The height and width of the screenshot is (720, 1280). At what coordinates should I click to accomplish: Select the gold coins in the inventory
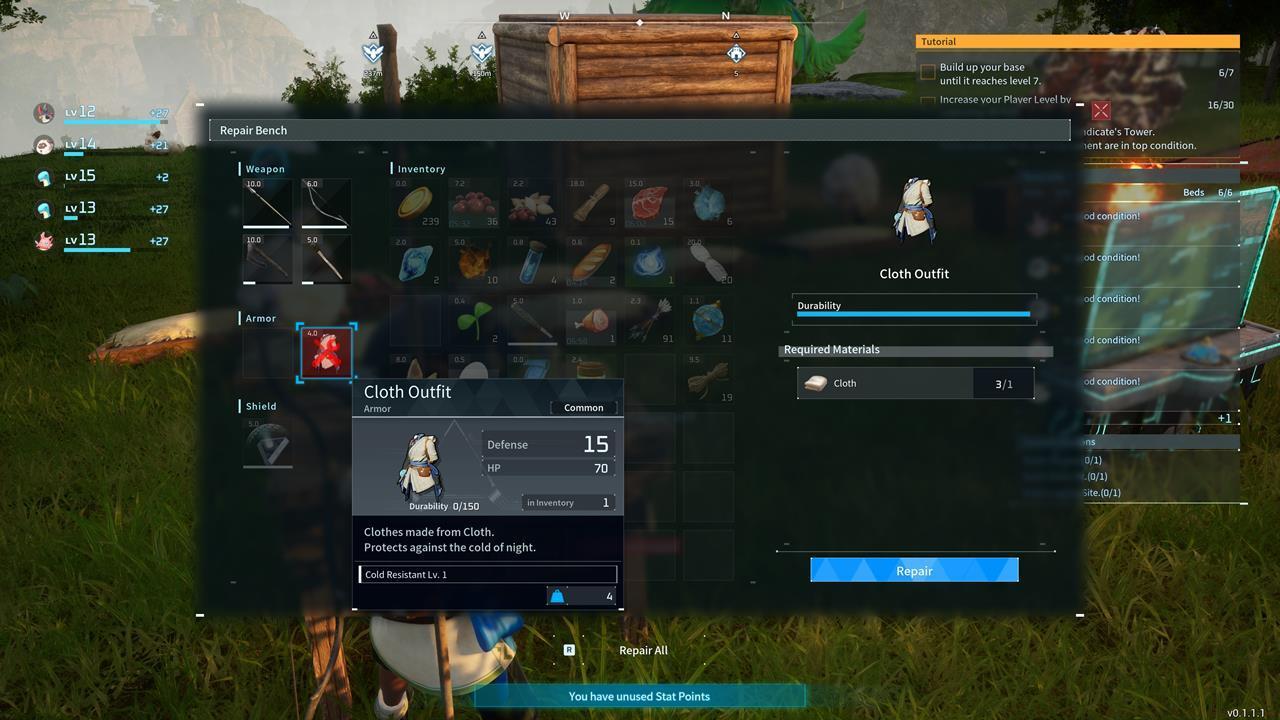tap(414, 203)
